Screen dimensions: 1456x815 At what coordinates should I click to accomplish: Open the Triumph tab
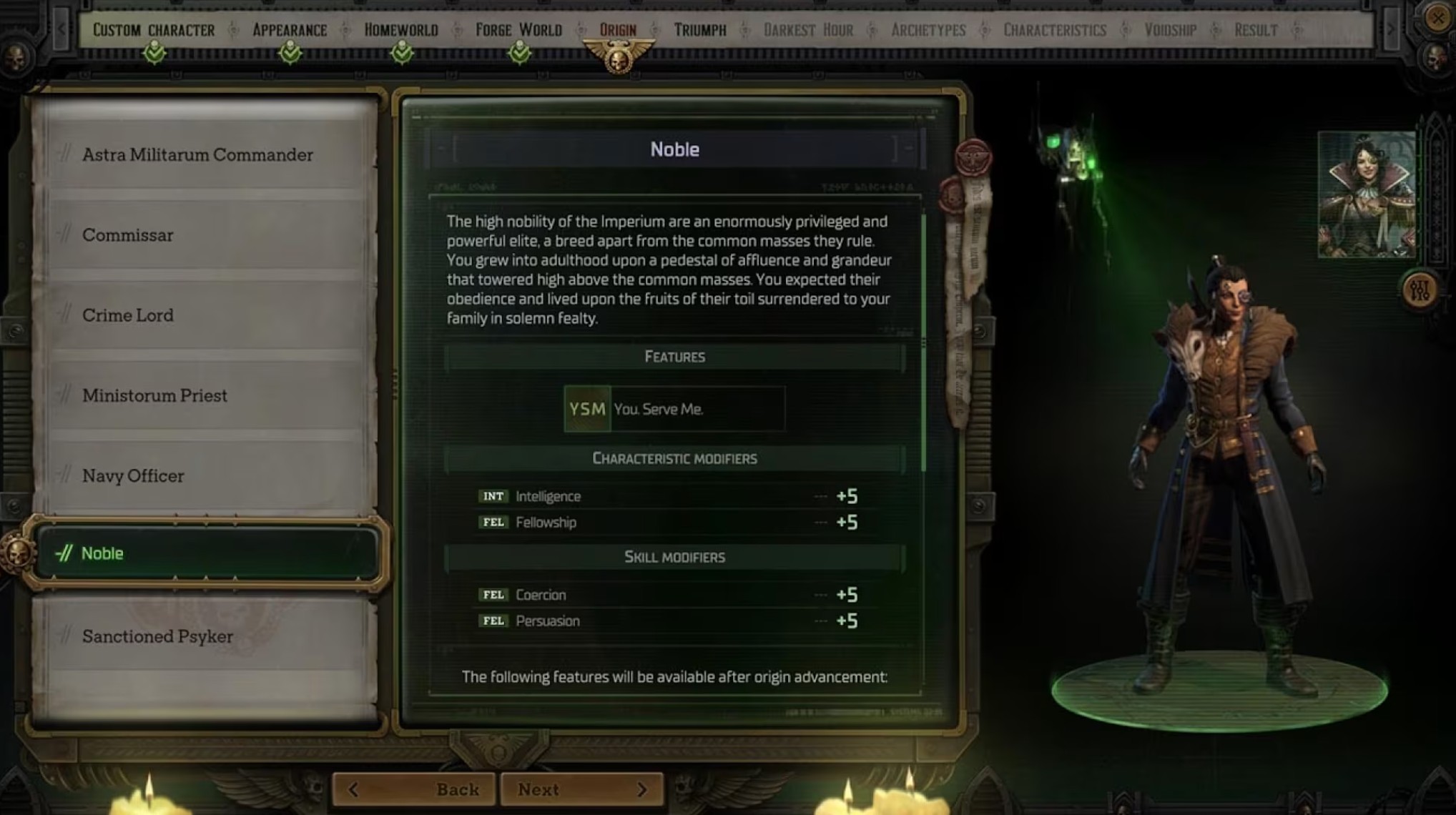(x=700, y=30)
